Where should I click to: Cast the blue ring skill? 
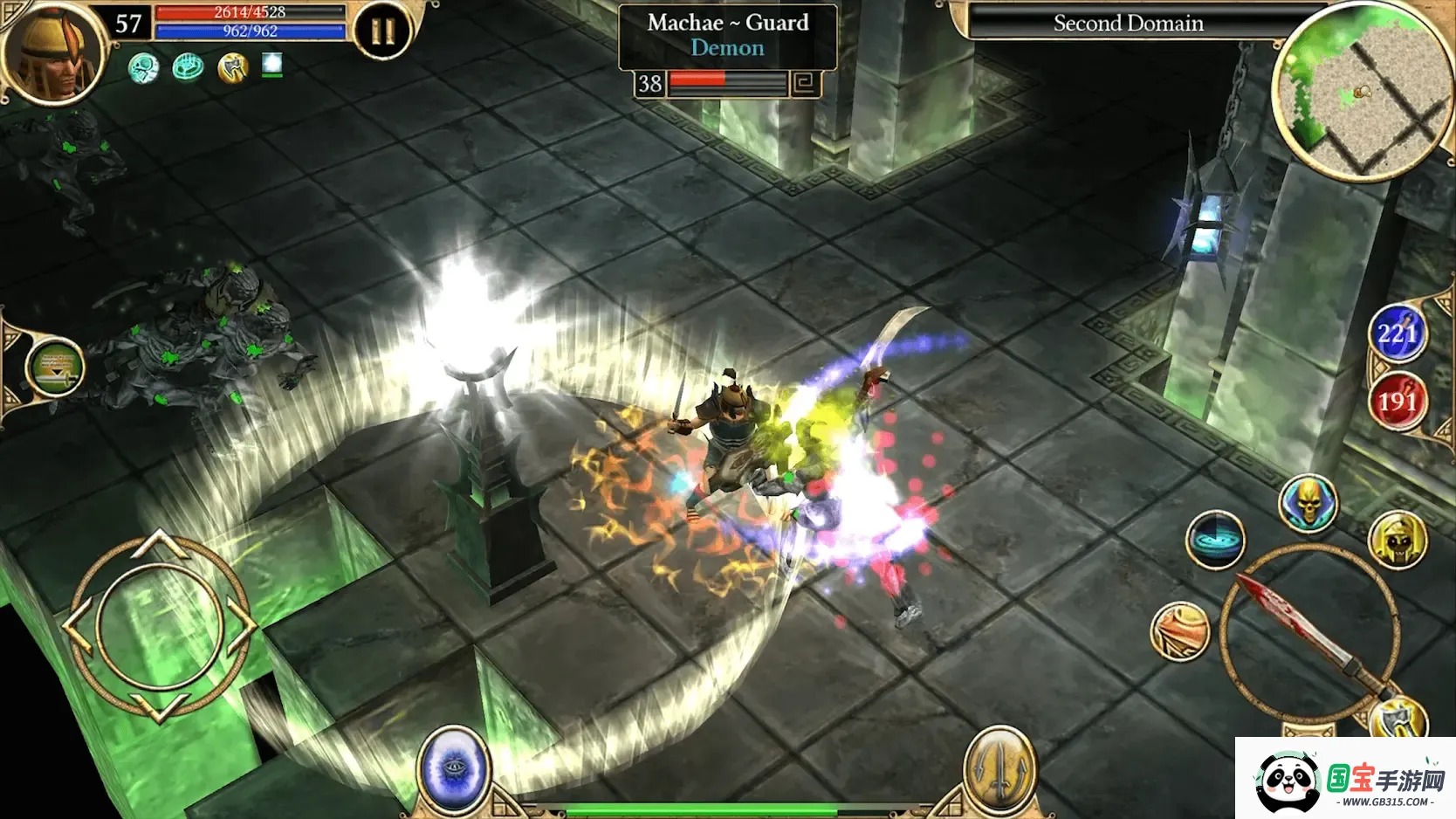coord(1214,540)
